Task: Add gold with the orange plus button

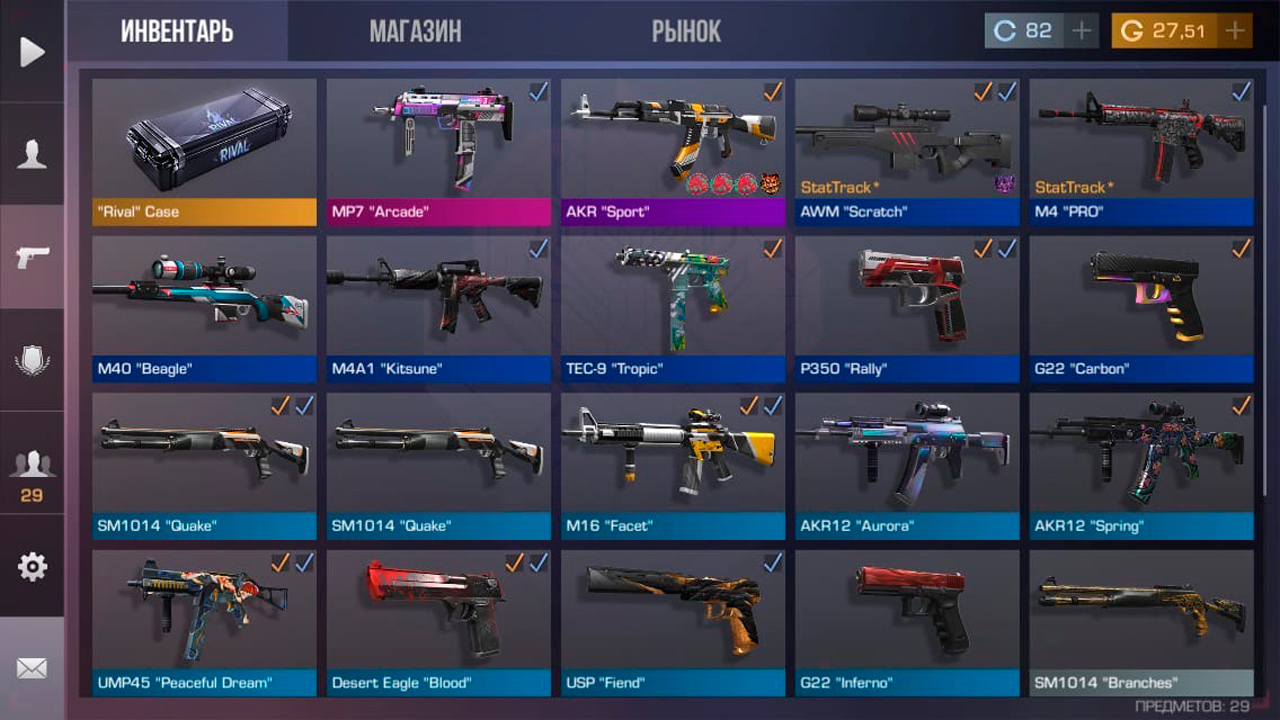Action: (1235, 31)
